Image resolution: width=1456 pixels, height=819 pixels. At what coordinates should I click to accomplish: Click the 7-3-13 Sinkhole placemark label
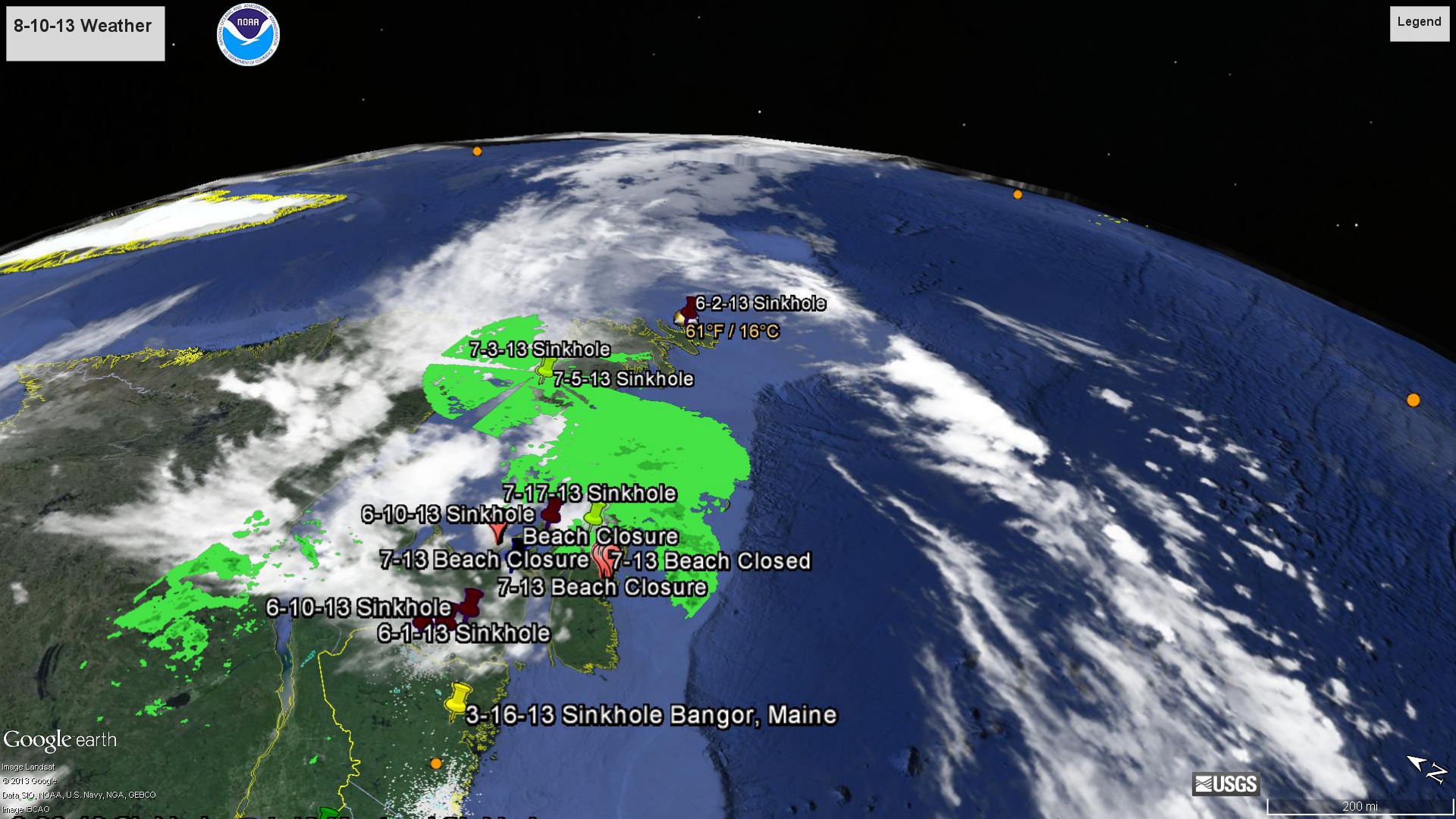click(539, 350)
